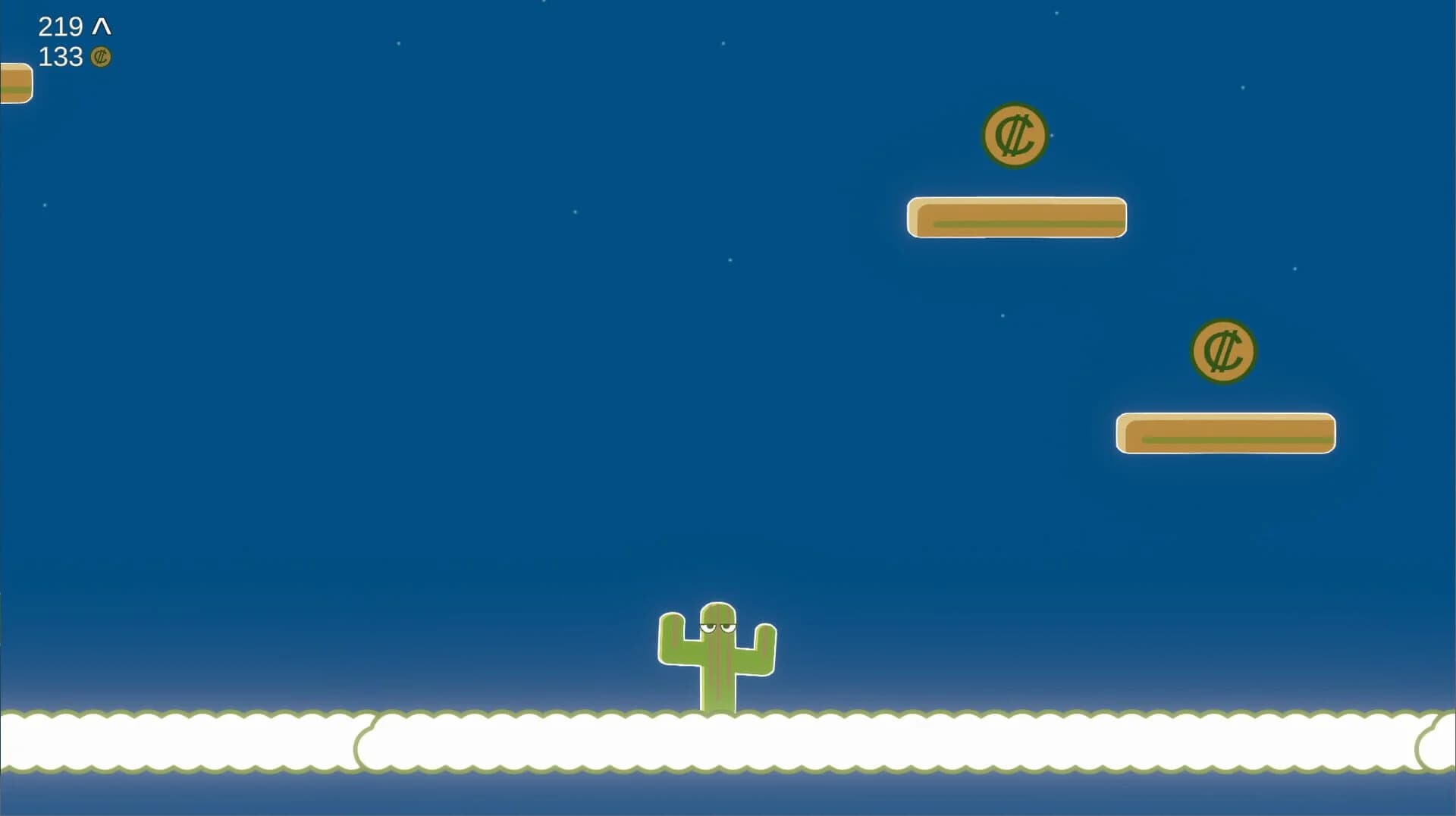The width and height of the screenshot is (1456, 816).
Task: Click the score number 219
Action: pos(61,27)
